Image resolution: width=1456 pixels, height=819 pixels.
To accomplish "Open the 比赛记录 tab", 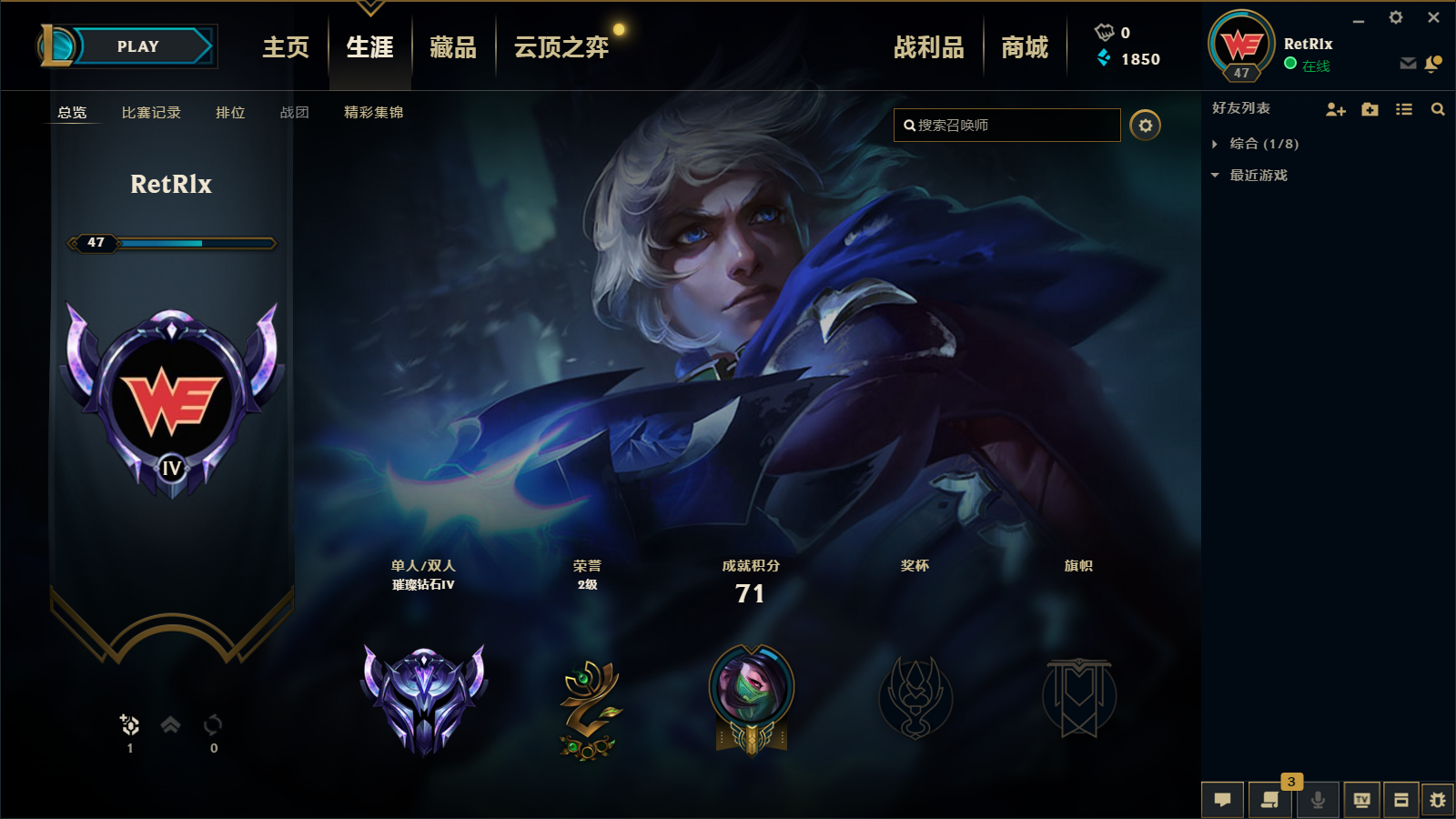I will click(151, 113).
